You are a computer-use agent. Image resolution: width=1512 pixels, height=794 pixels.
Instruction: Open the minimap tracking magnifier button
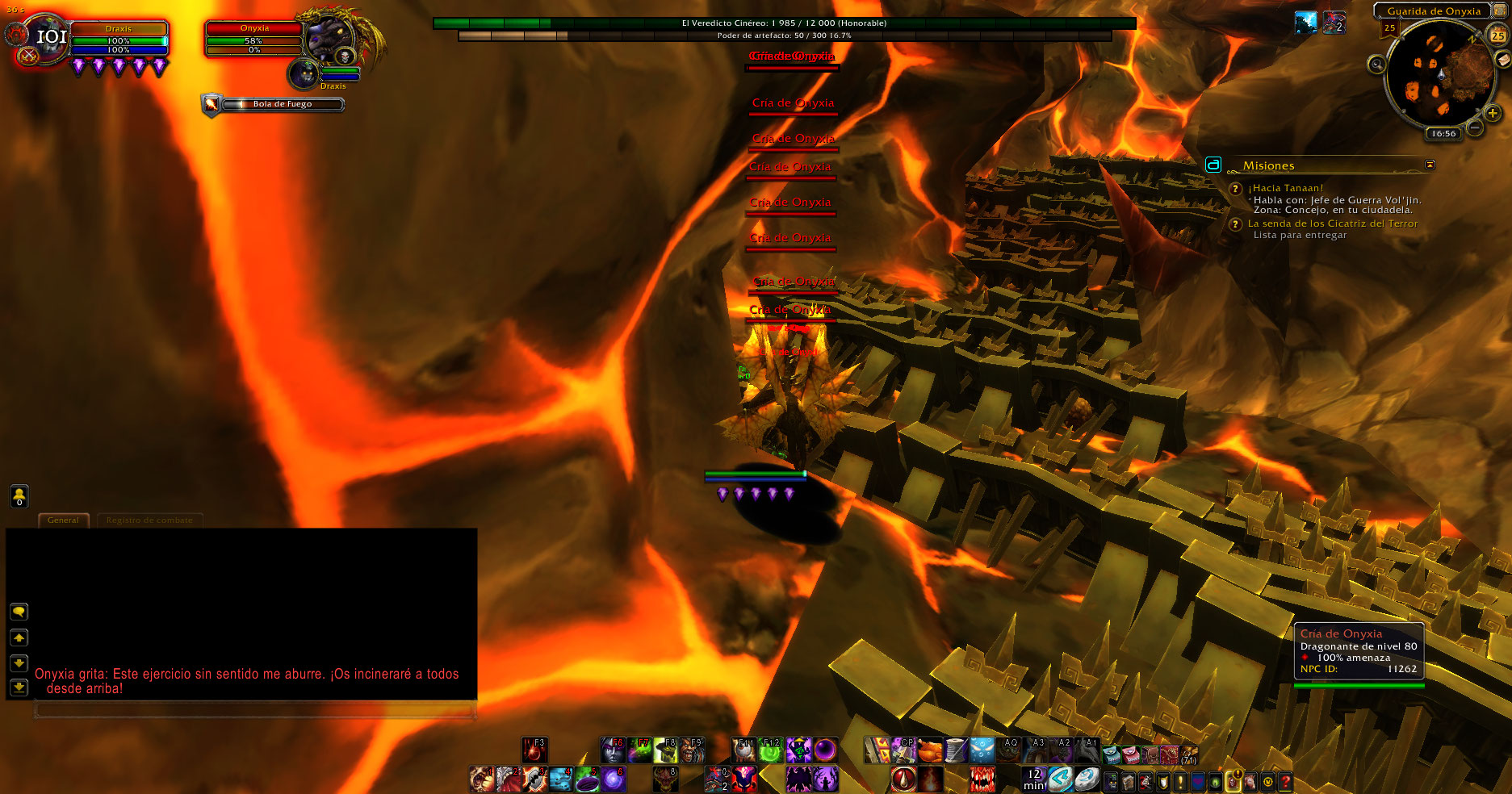[1376, 65]
